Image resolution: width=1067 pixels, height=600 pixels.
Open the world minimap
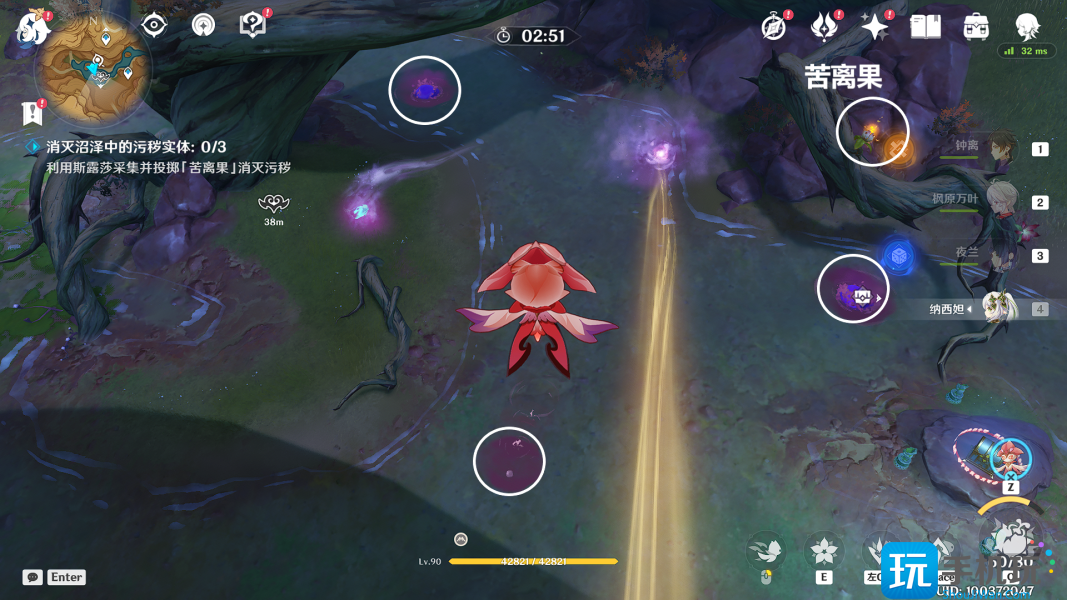pos(93,68)
